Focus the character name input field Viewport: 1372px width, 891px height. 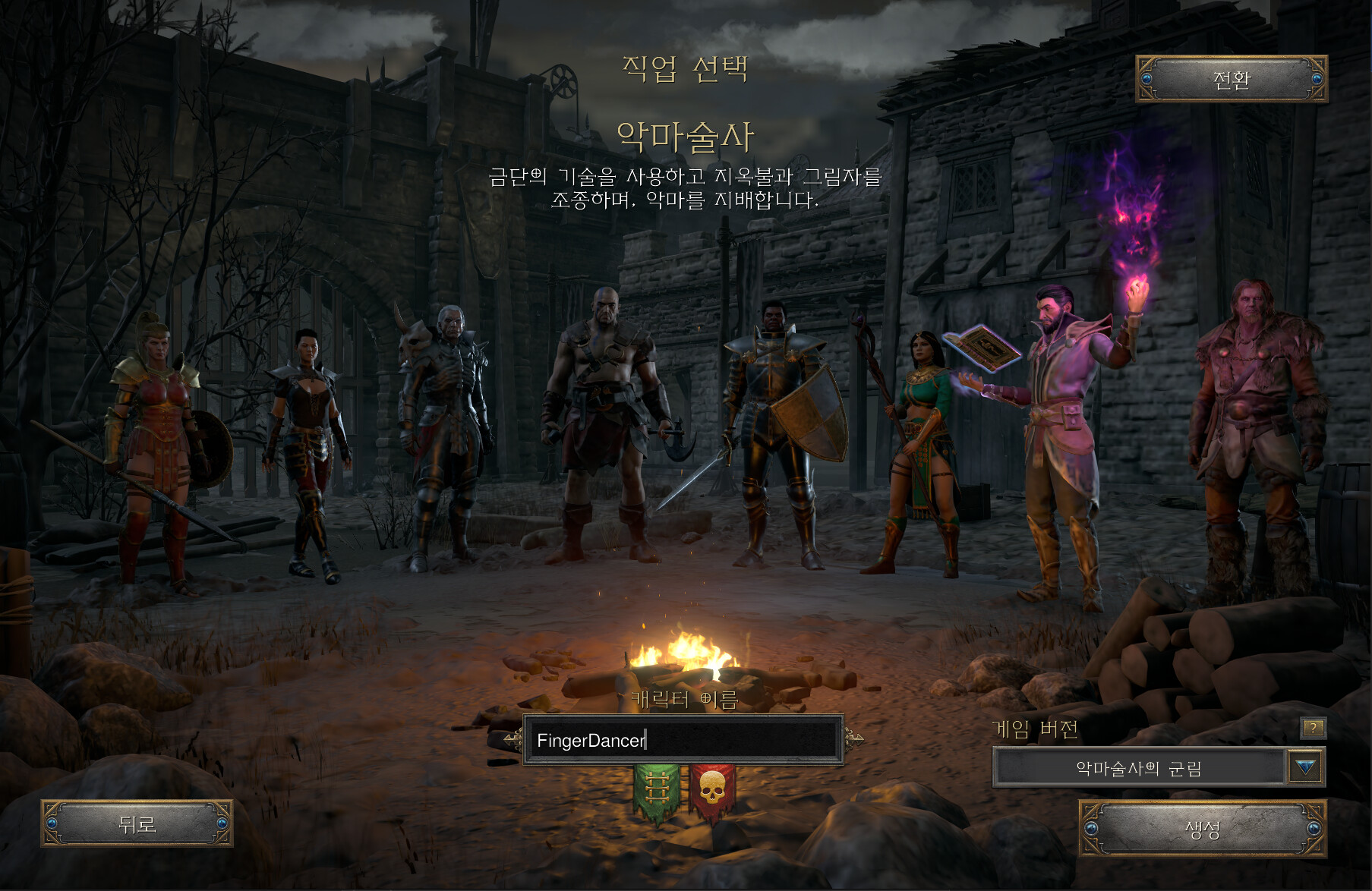(683, 740)
